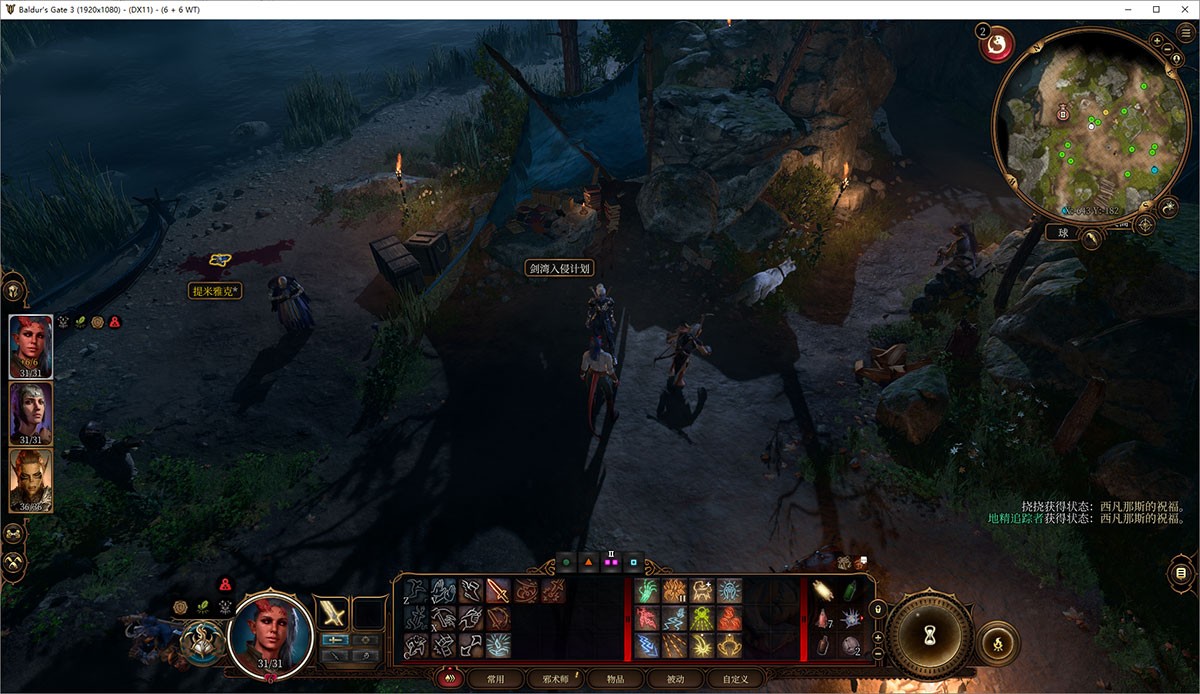Viewport: 1200px width, 694px height.
Task: Select the purple-hooded companion portrait
Action: pyautogui.click(x=30, y=413)
